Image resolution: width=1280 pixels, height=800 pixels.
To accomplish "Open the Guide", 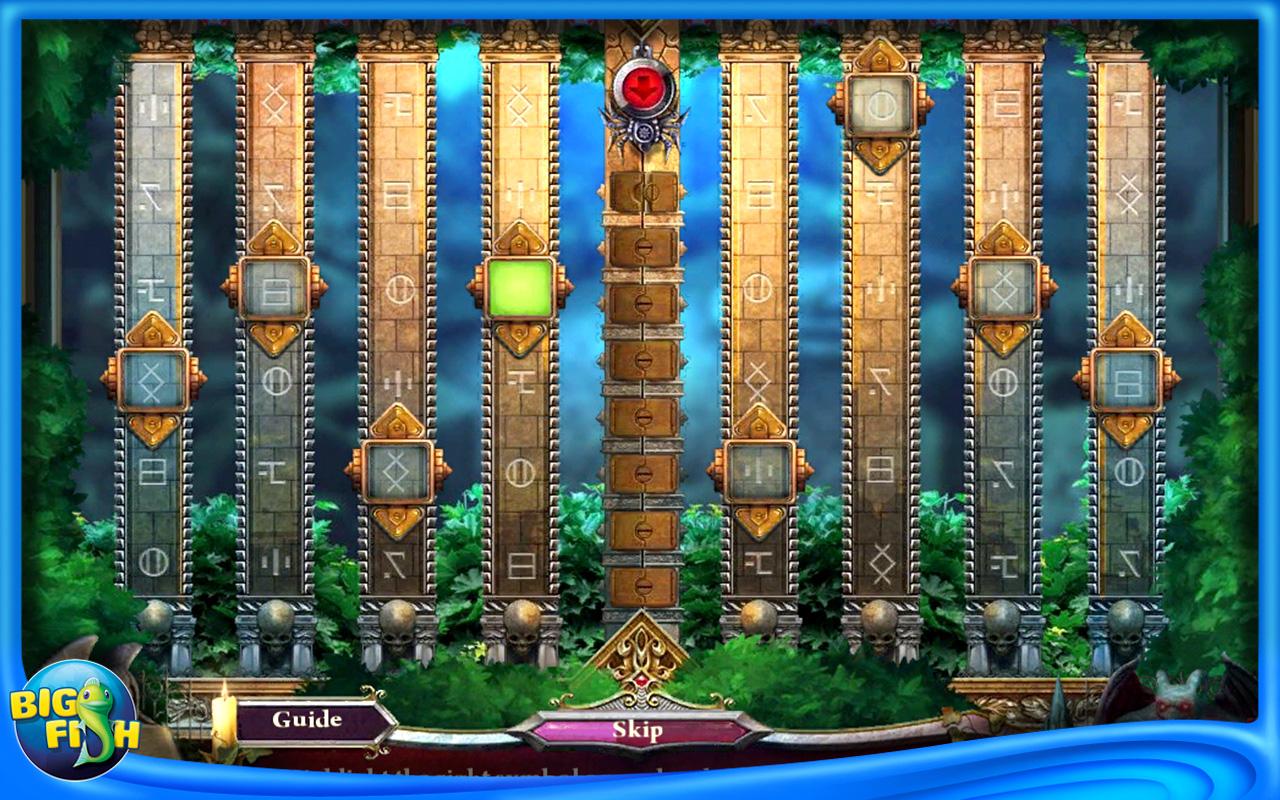I will 307,720.
